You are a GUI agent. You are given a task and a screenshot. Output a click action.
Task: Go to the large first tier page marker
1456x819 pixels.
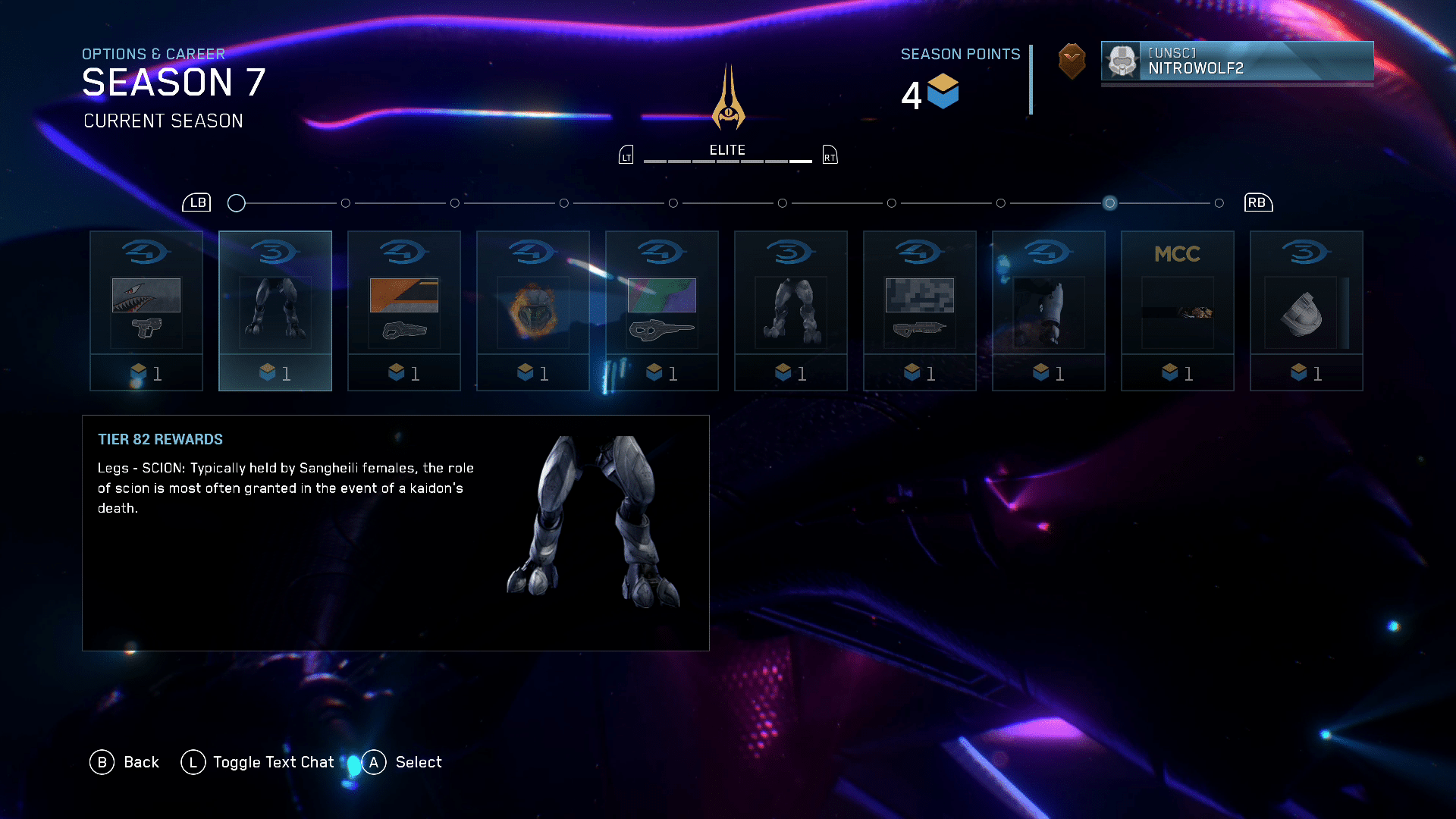(x=237, y=203)
